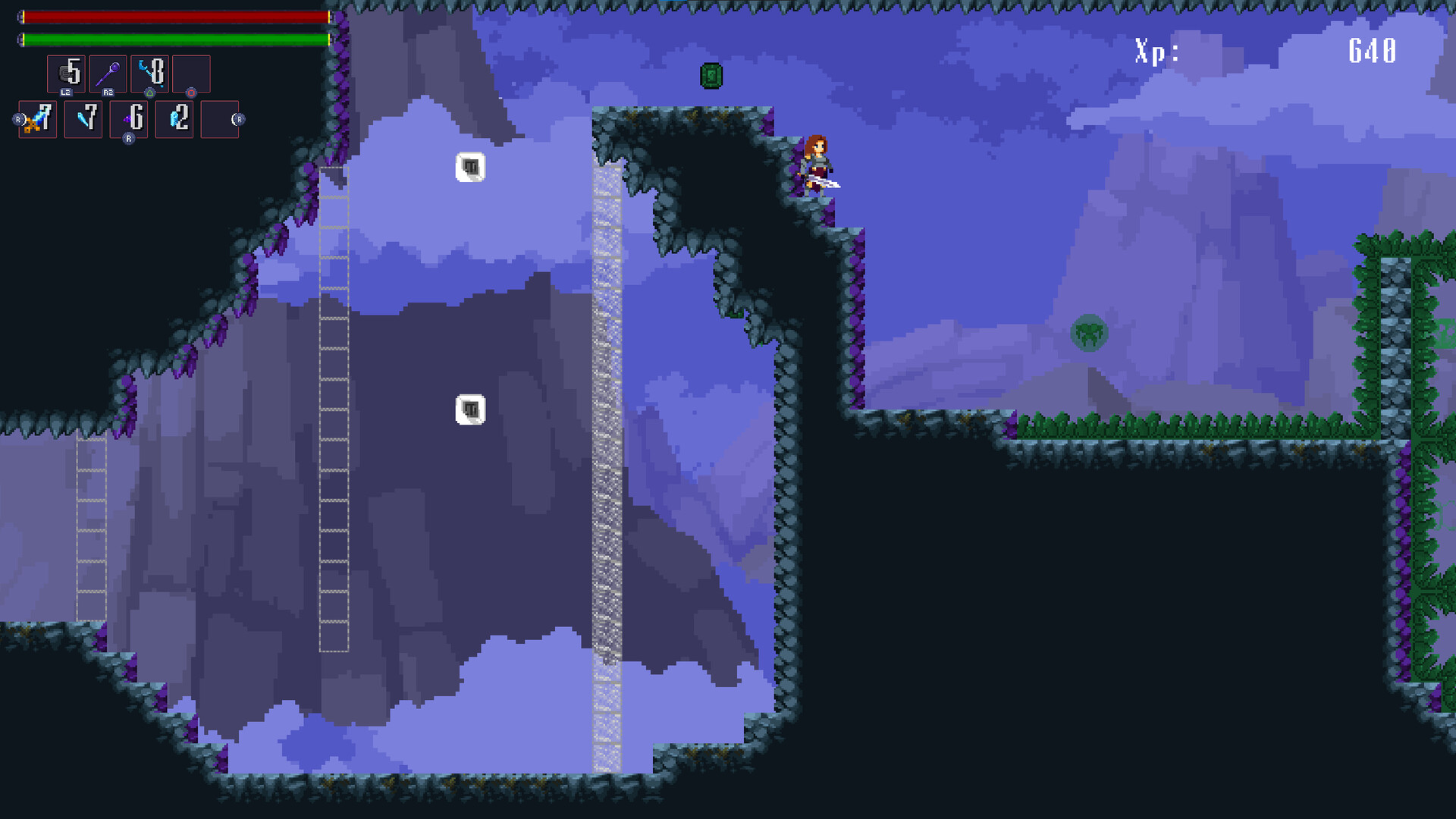1456x819 pixels.
Task: Select the bomb satchel in the L2 slot
Action: 68,73
